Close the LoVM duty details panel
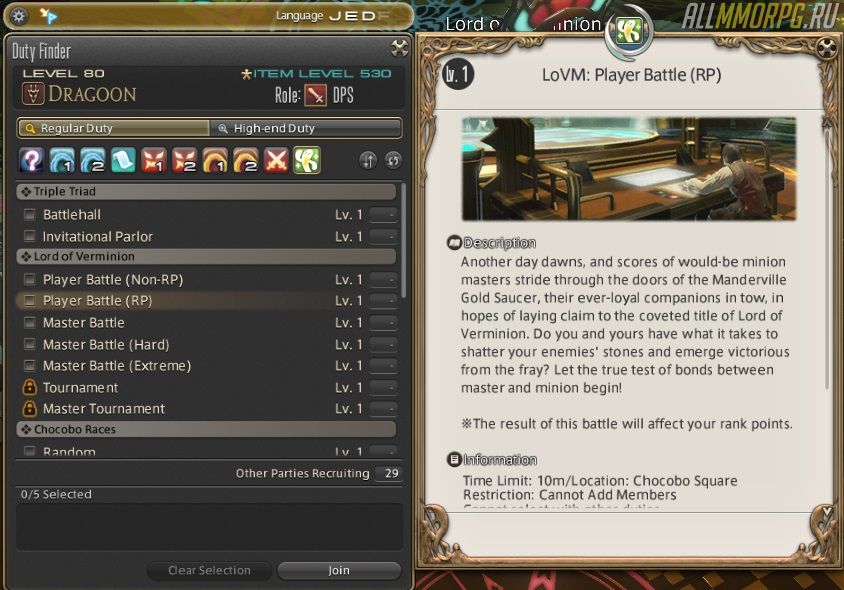The height and width of the screenshot is (590, 844). [x=826, y=47]
